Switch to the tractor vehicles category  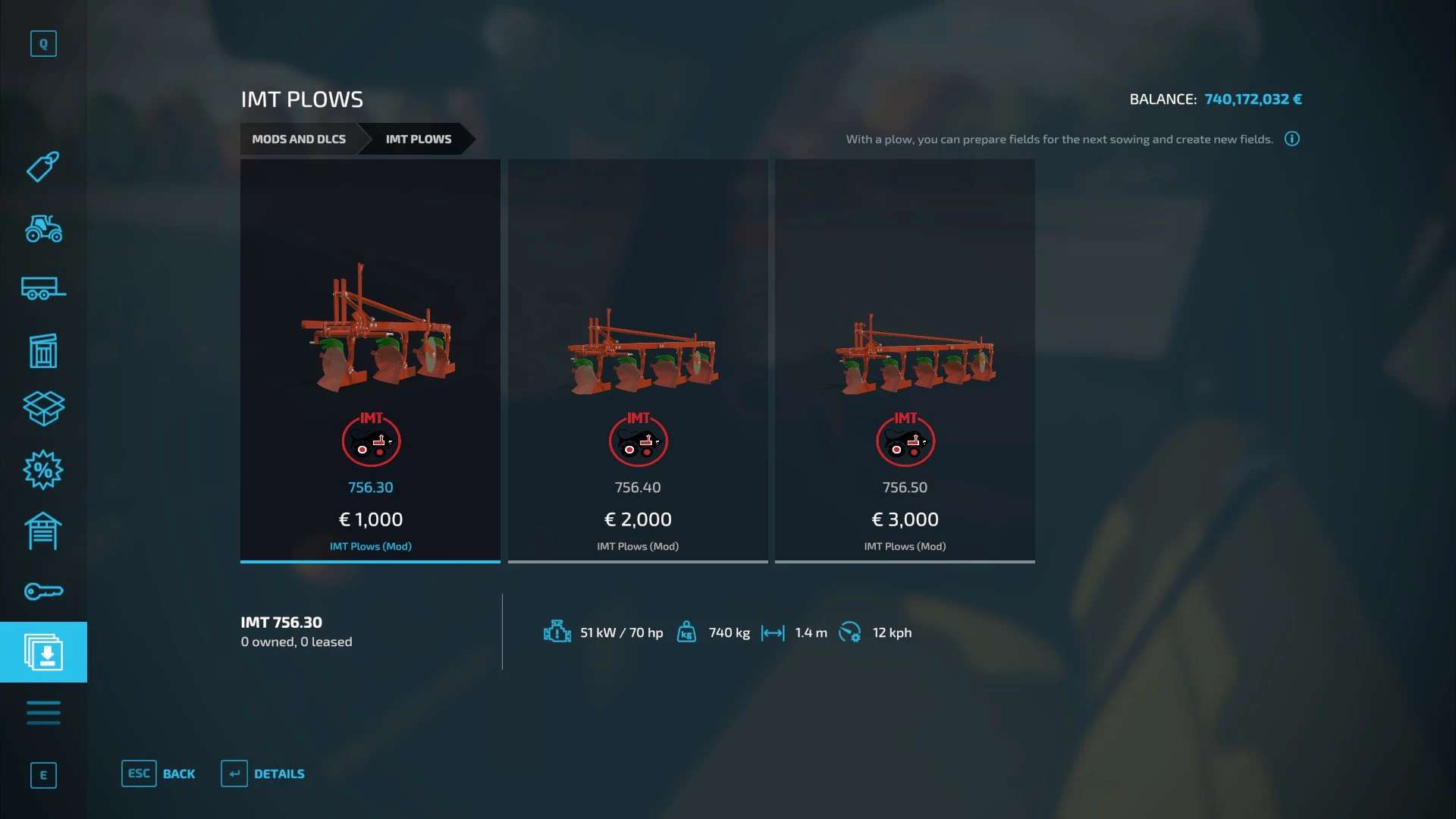point(43,228)
